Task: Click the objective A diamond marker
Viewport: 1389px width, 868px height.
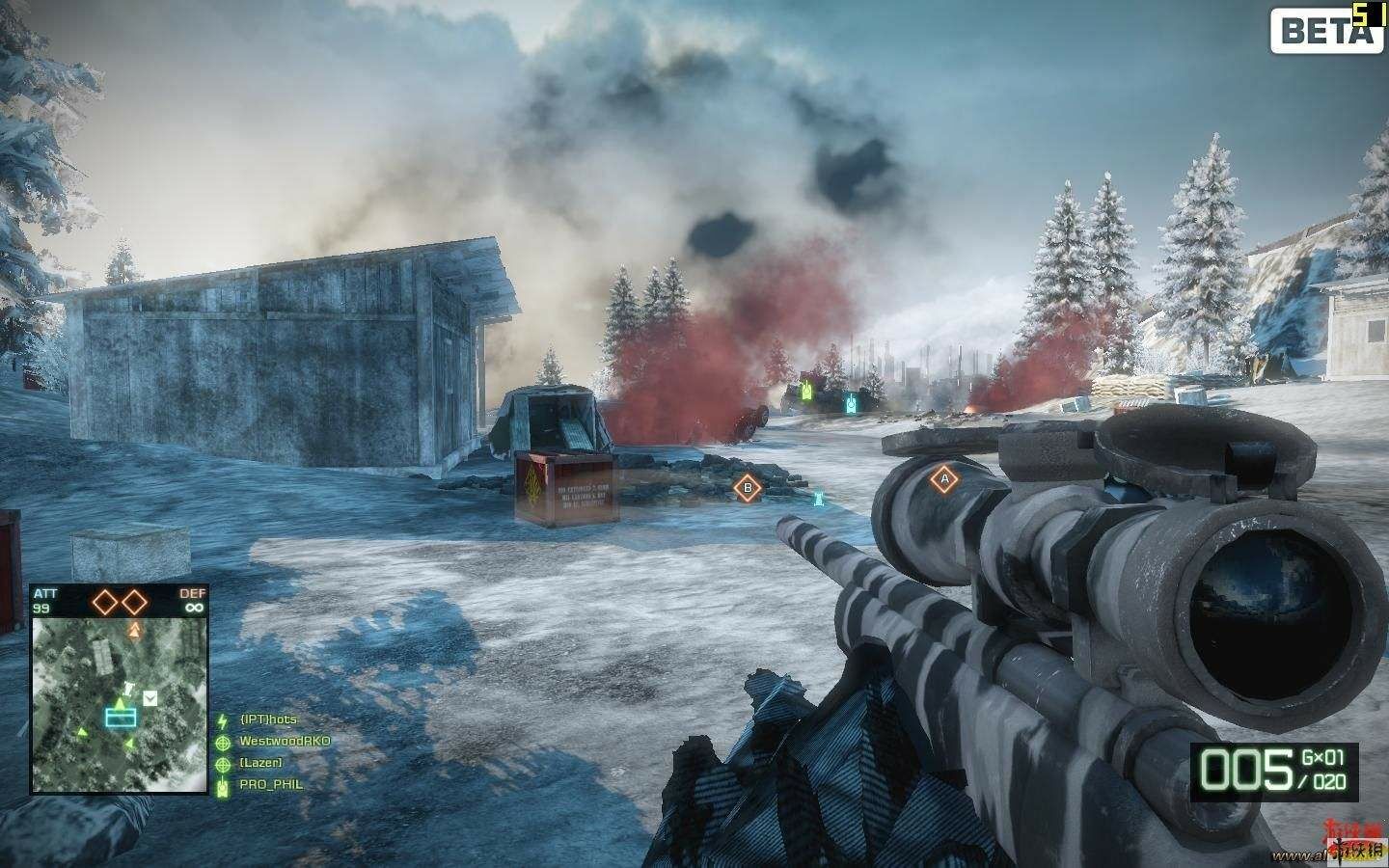Action: [943, 477]
